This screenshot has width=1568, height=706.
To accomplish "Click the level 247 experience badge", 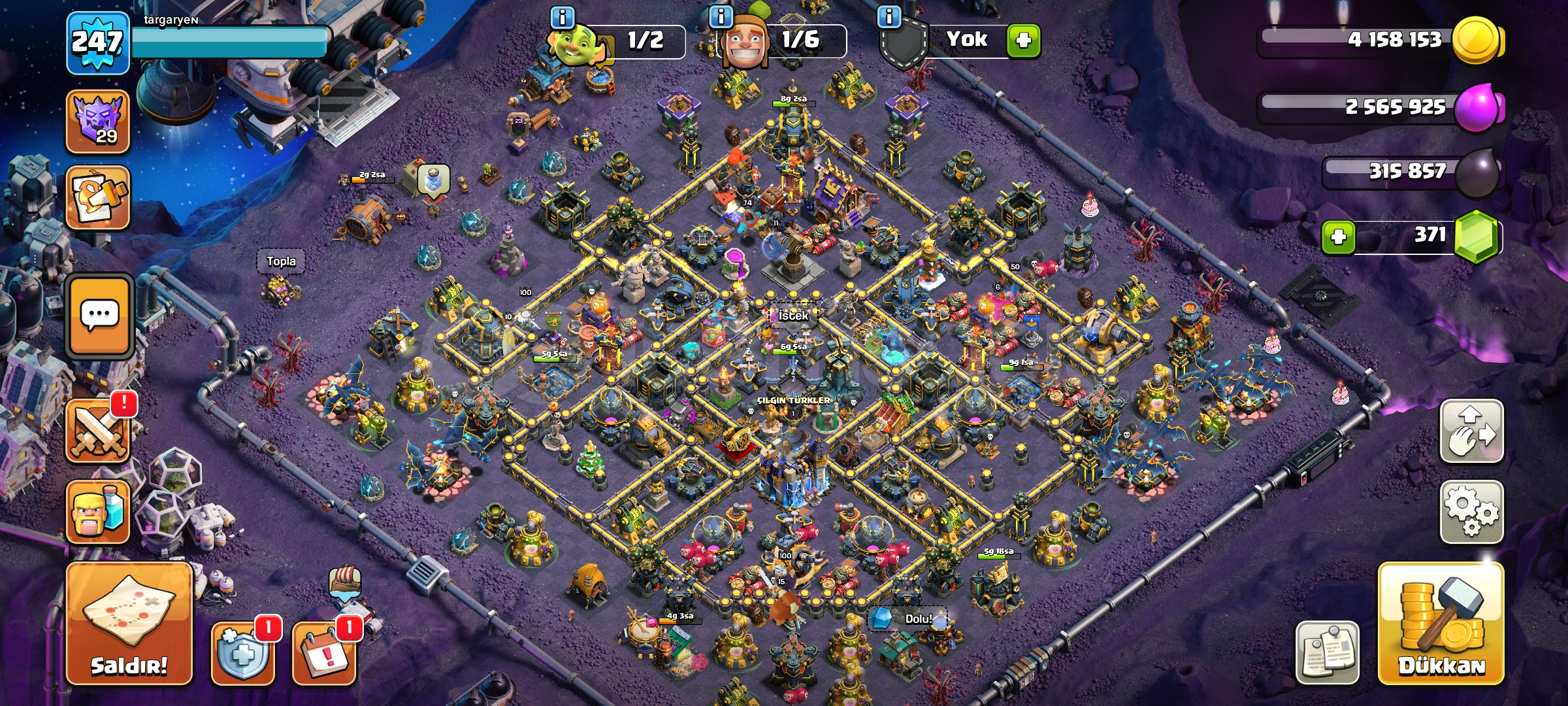I will [x=97, y=43].
